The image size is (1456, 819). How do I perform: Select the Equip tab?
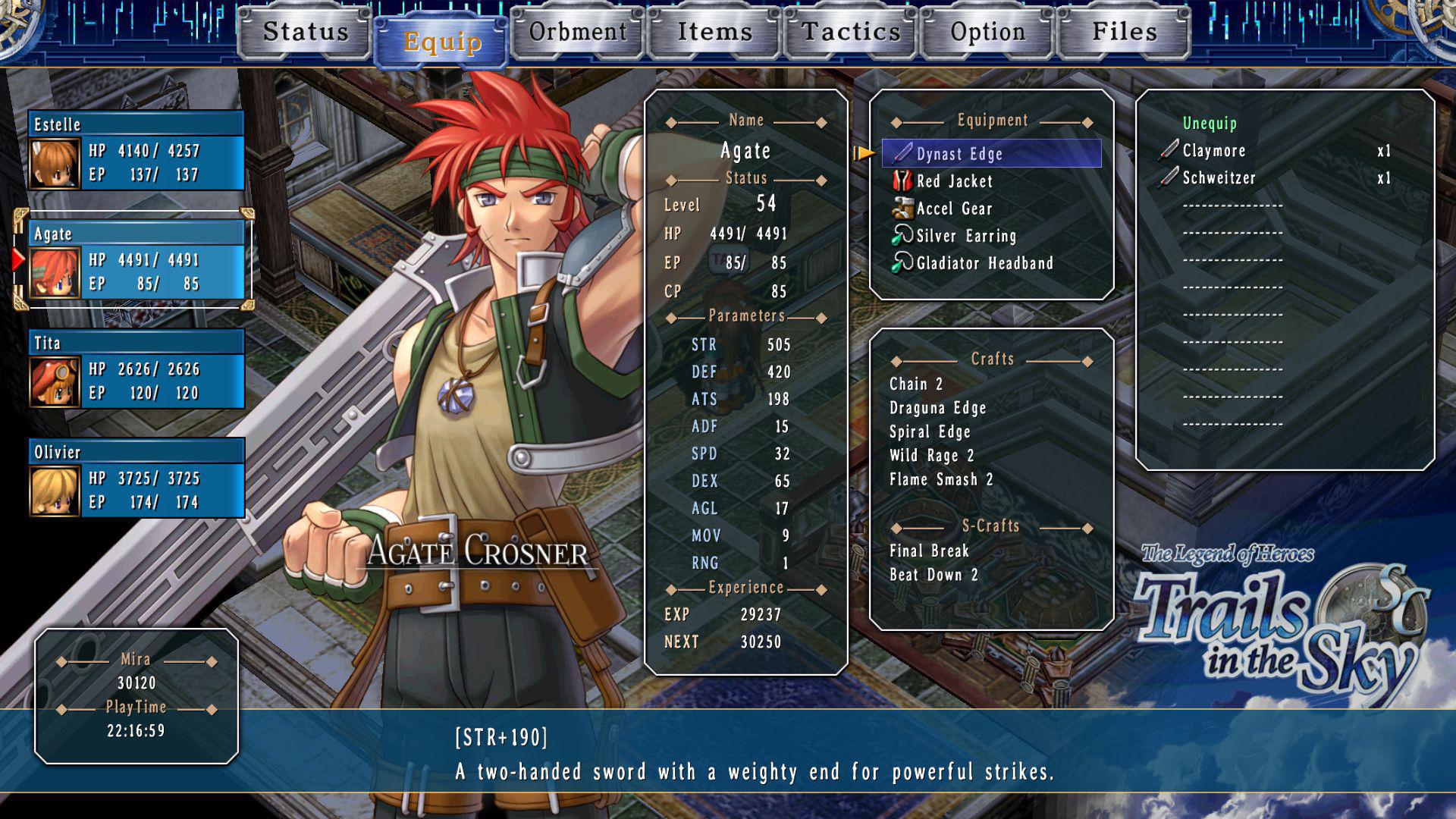[x=441, y=42]
